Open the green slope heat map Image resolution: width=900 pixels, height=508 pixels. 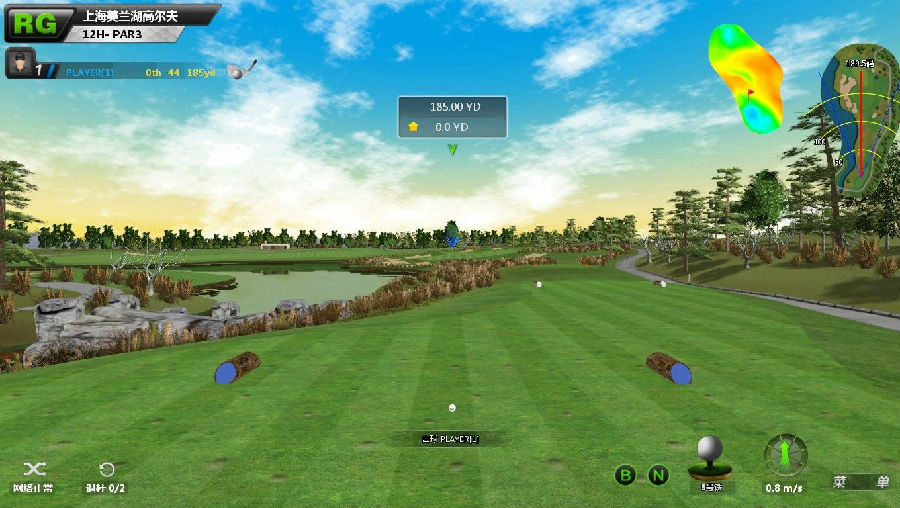point(747,78)
